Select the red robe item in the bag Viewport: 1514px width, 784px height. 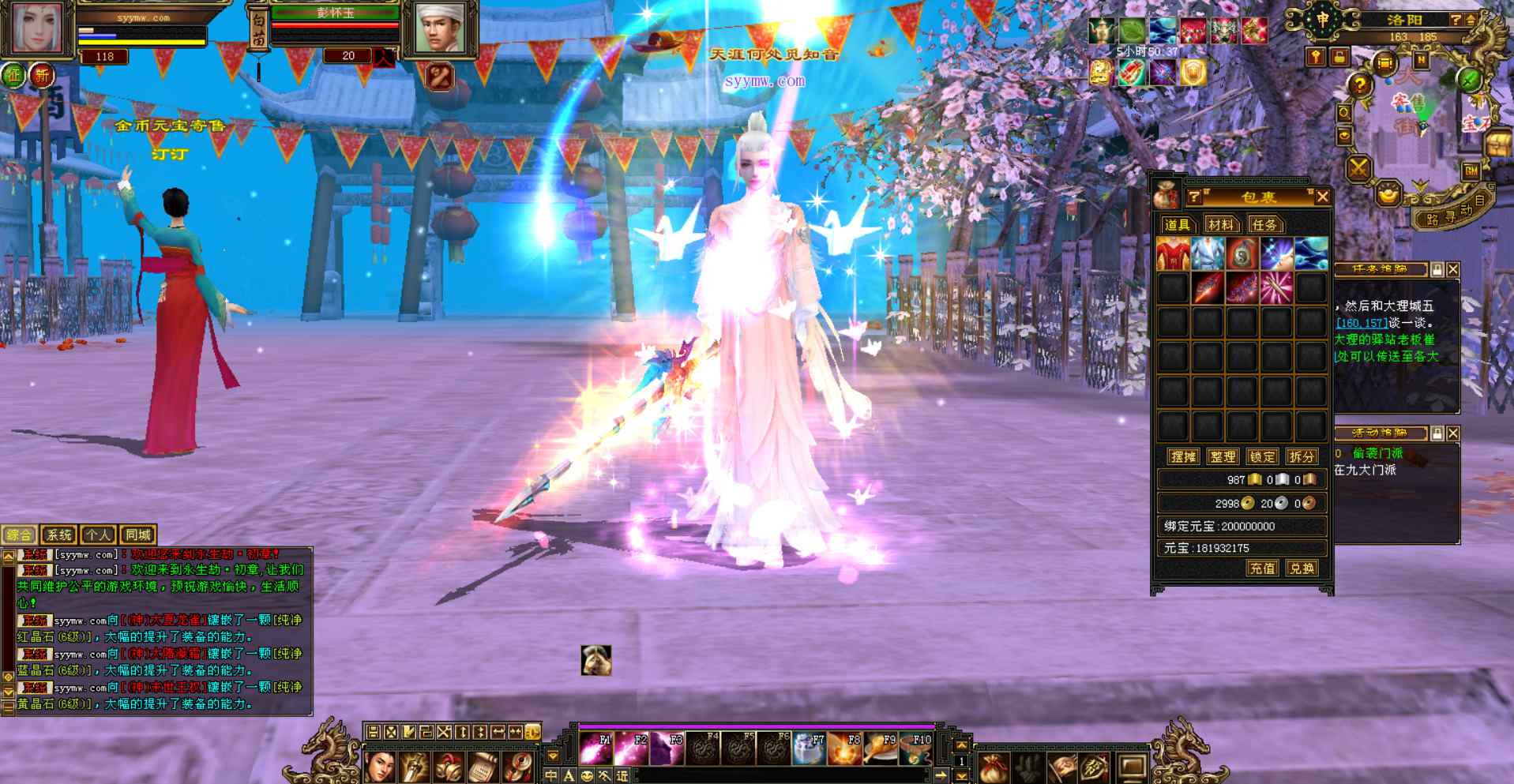pos(1173,254)
